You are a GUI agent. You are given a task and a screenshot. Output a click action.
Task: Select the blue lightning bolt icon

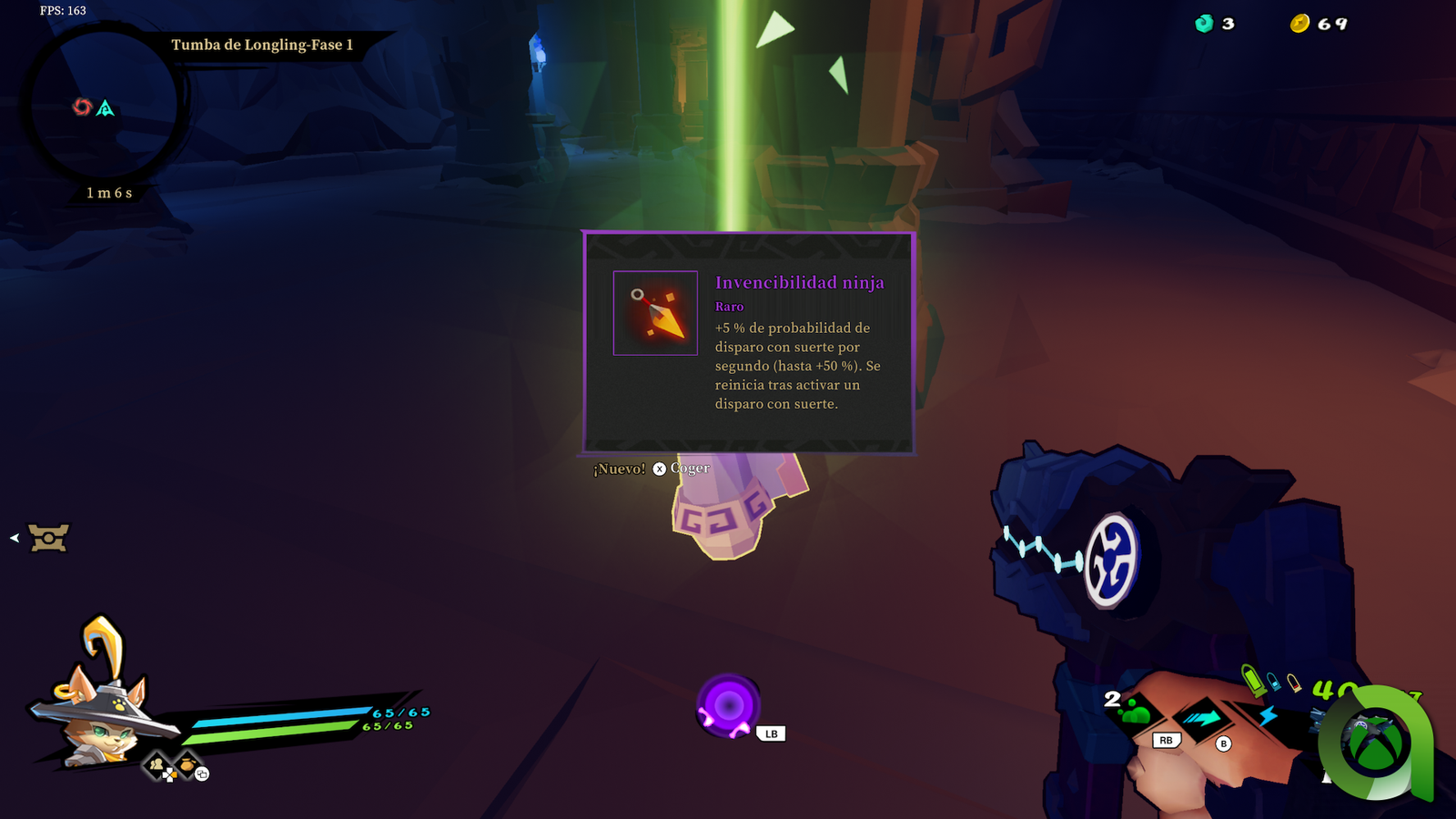click(x=1268, y=716)
